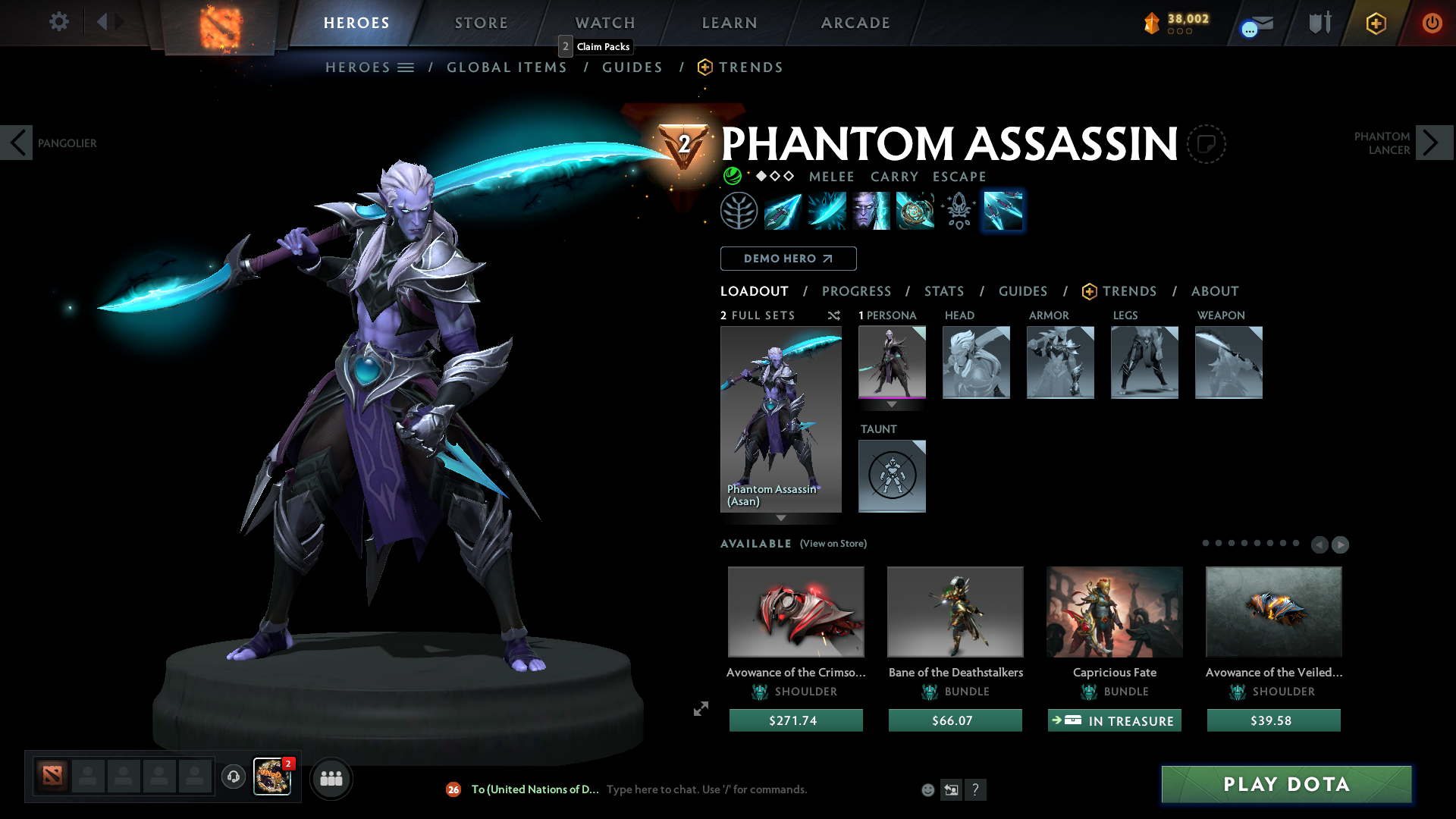Expand the Phantom Assassin (Asan) set details arrow
This screenshot has height=819, width=1456.
point(781,519)
